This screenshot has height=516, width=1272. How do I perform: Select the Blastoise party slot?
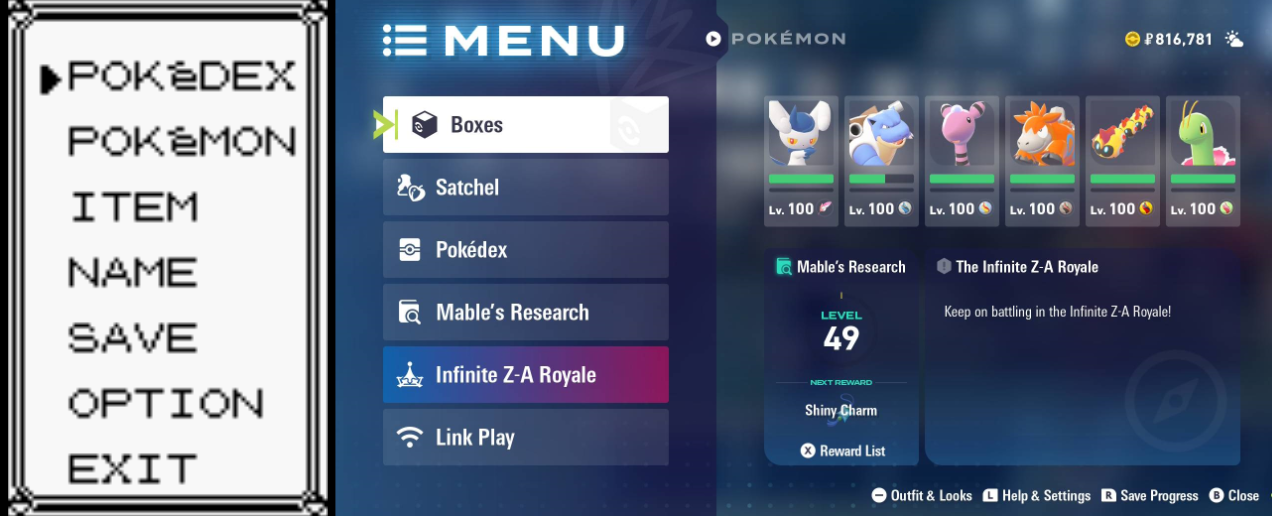click(881, 160)
